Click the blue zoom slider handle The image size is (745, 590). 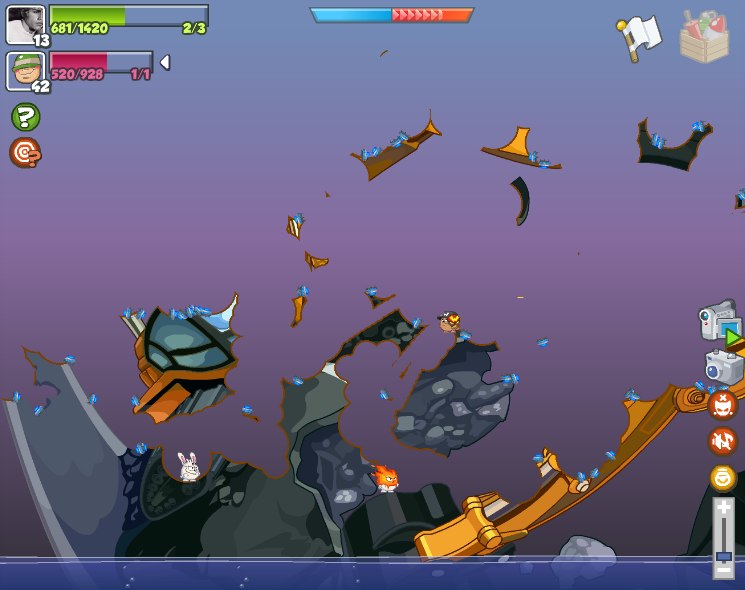[x=723, y=555]
